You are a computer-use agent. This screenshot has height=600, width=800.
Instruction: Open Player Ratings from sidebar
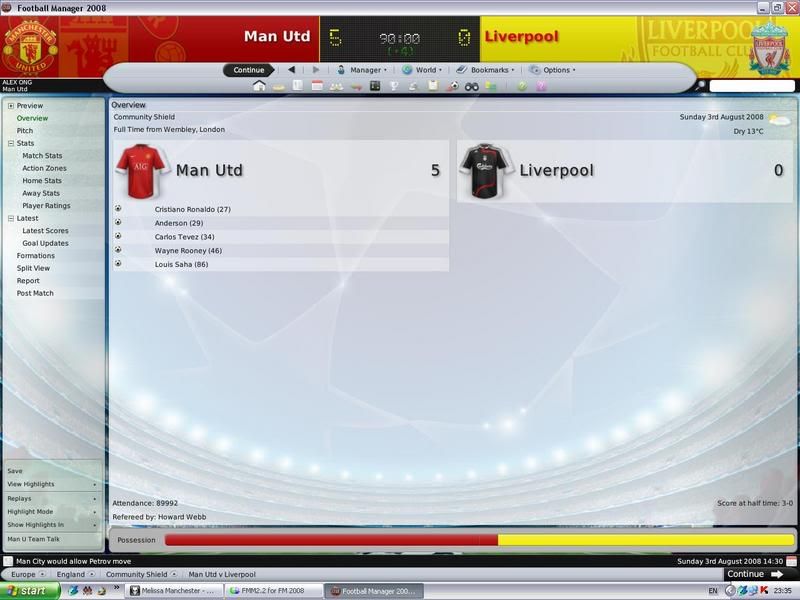tap(46, 206)
